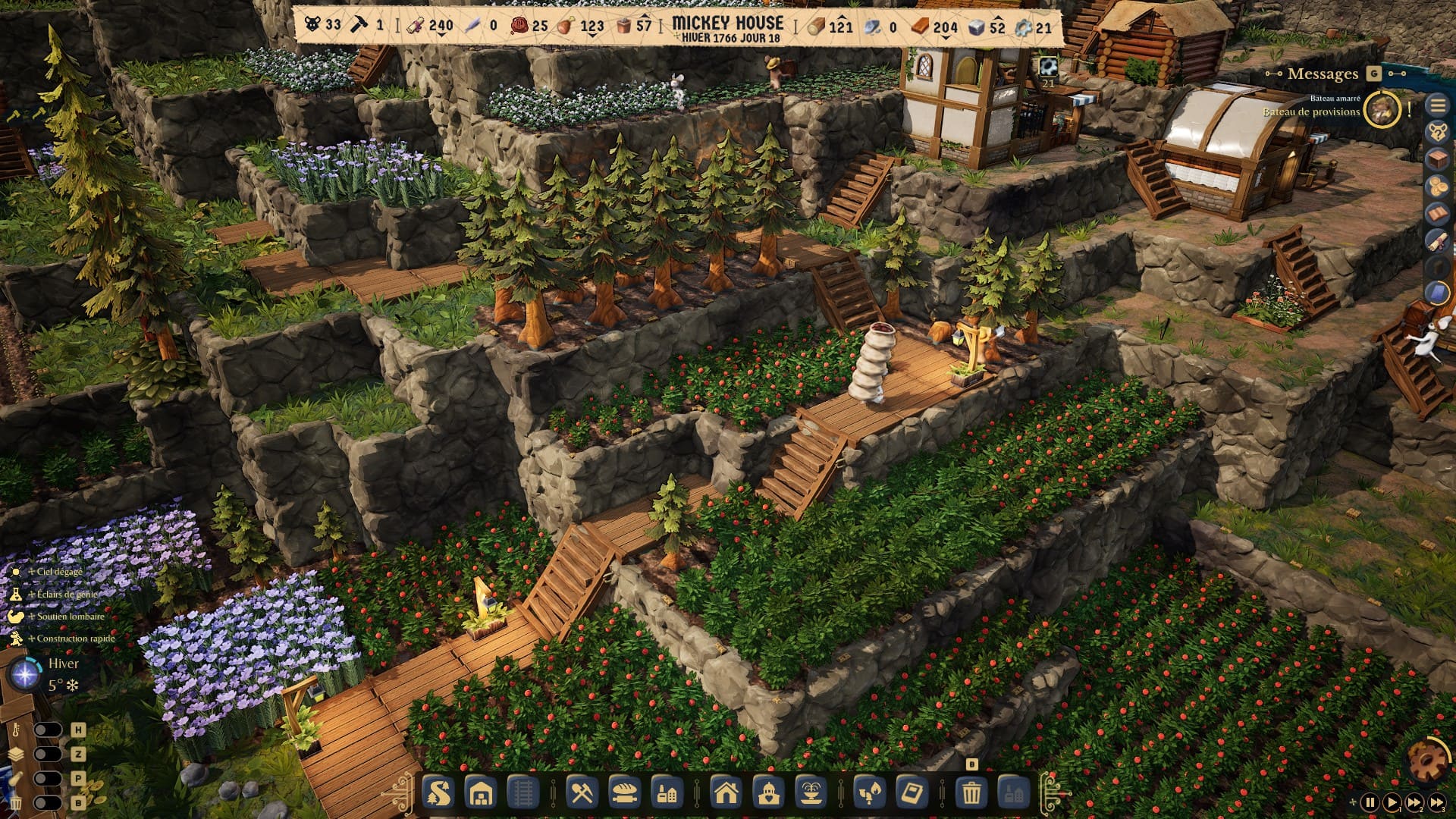Open the gold coins trade panel
Image resolution: width=1456 pixels, height=819 pixels.
click(x=1437, y=186)
